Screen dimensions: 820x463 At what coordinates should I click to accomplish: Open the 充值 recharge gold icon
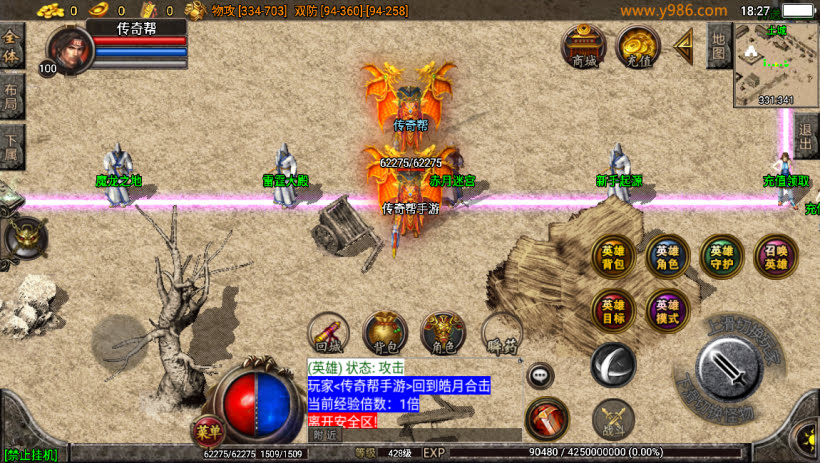(x=637, y=46)
